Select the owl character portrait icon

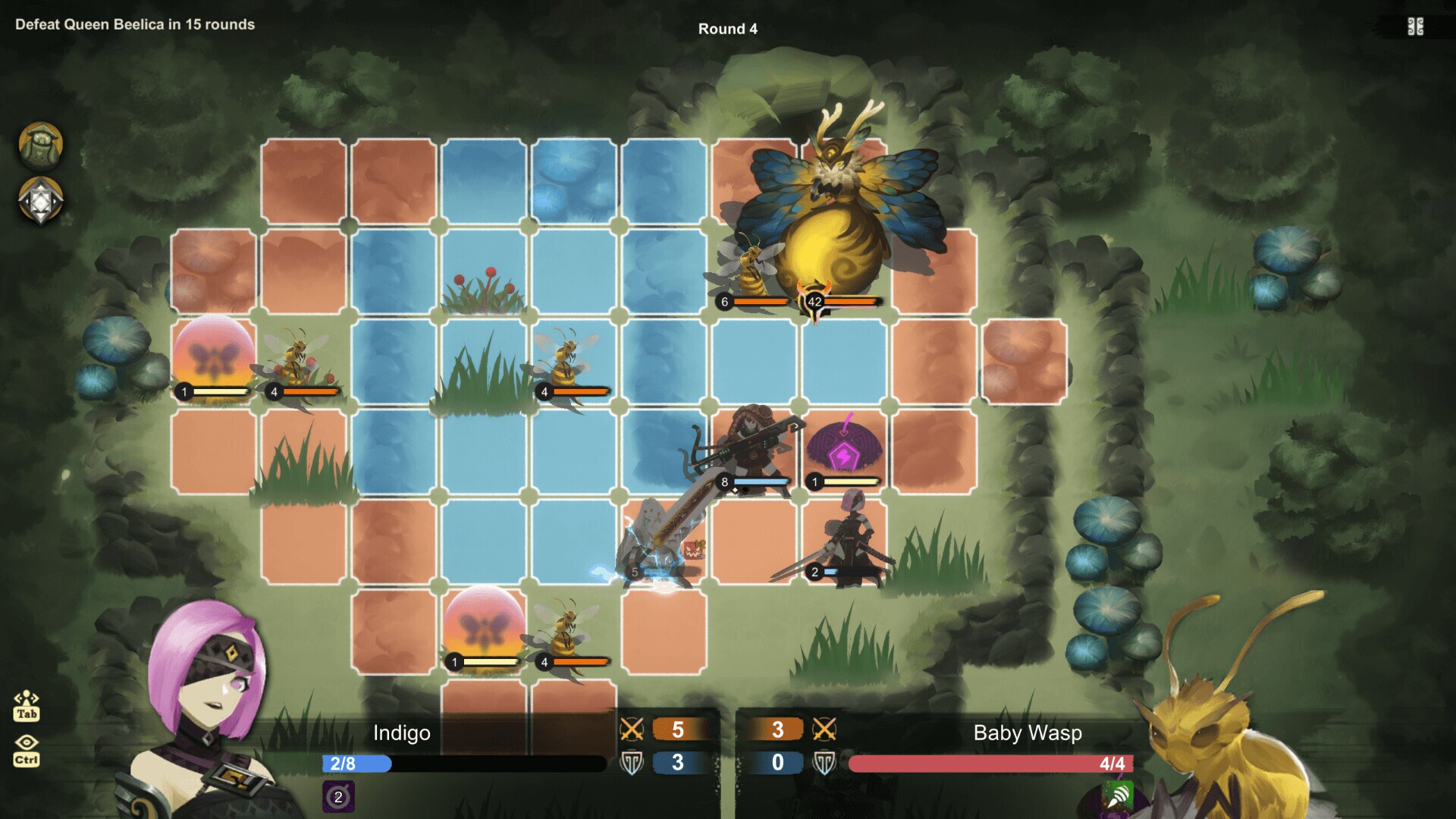tap(42, 146)
